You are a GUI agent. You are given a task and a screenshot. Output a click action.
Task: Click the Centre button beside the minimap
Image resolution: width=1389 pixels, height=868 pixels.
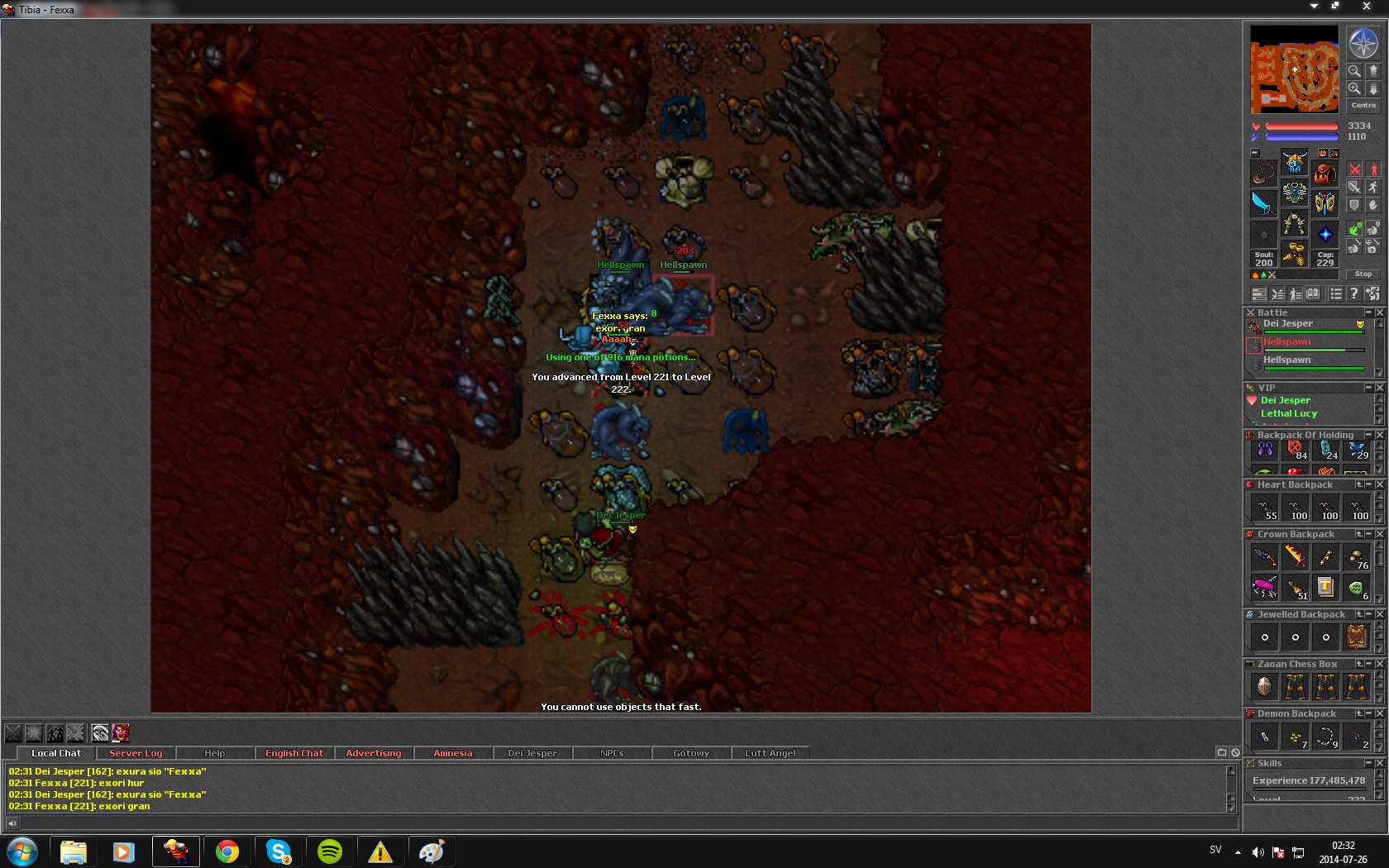click(1363, 105)
